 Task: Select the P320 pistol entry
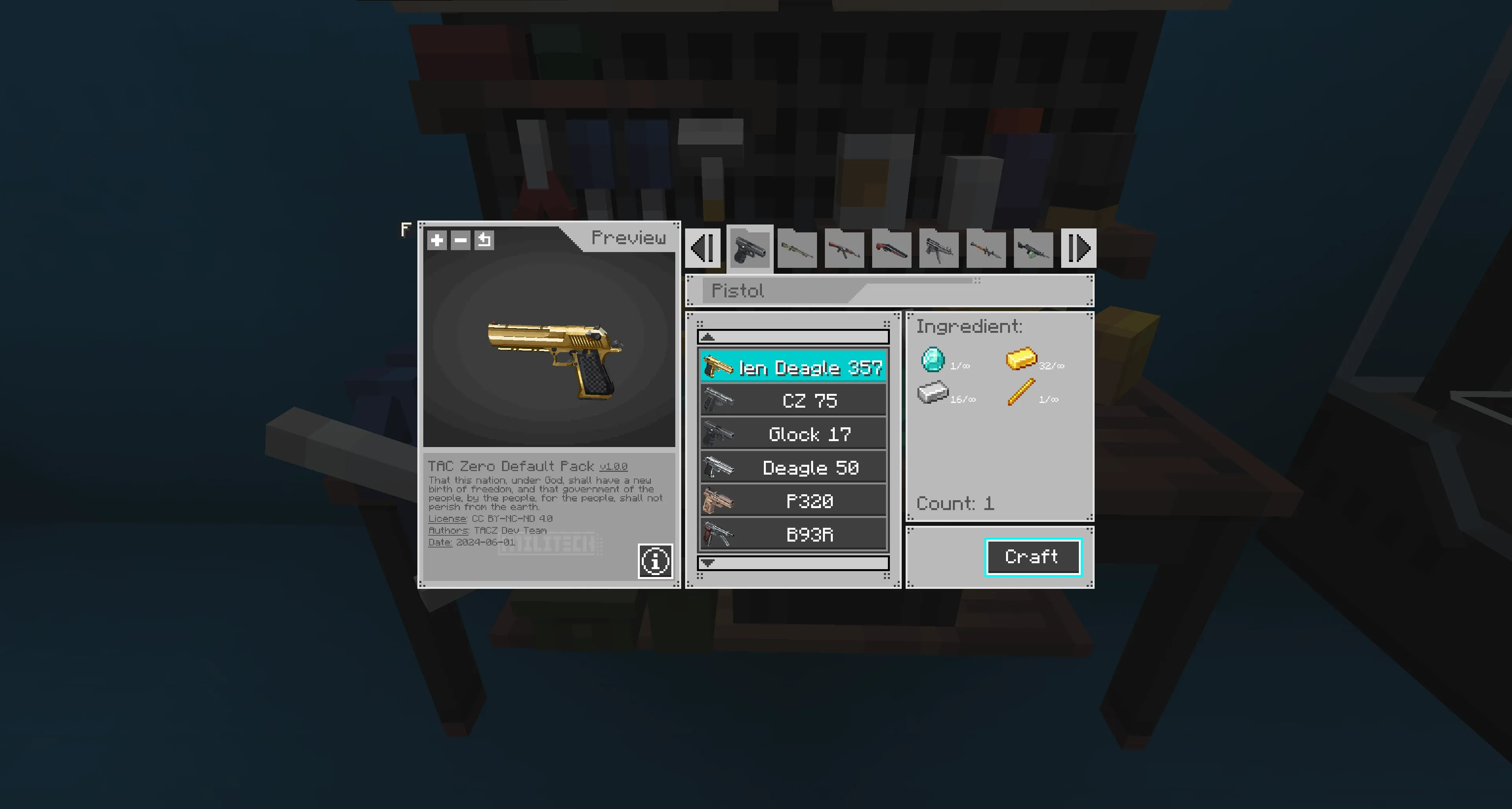click(793, 501)
